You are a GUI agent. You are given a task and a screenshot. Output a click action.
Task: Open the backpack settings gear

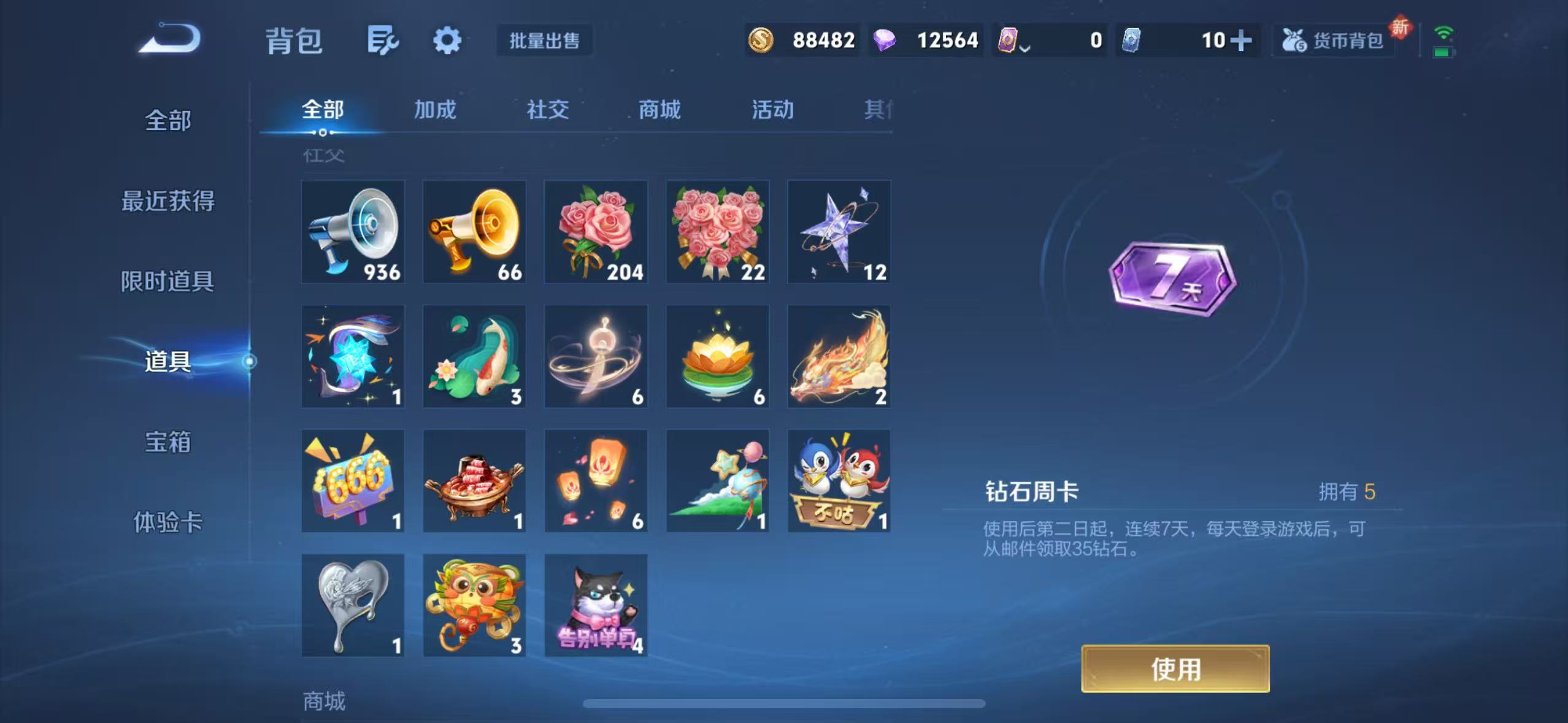point(447,40)
